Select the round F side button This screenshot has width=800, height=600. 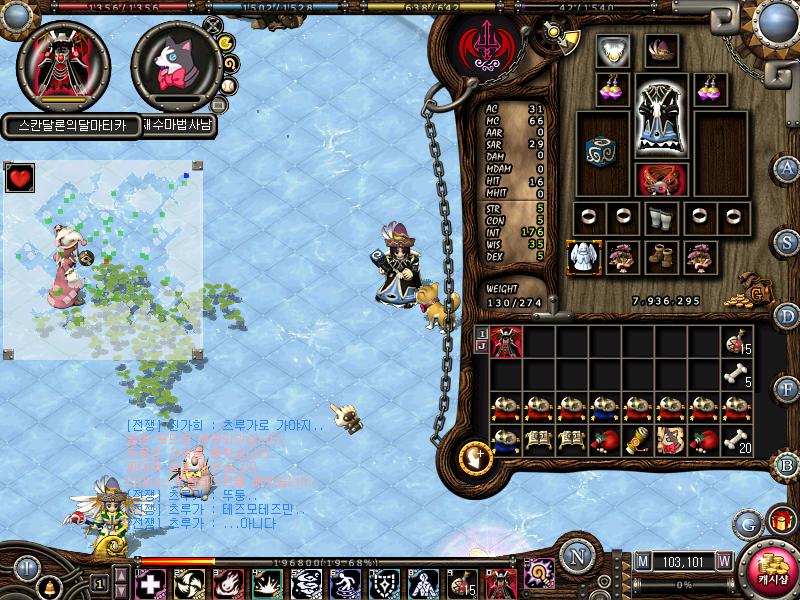[x=788, y=389]
